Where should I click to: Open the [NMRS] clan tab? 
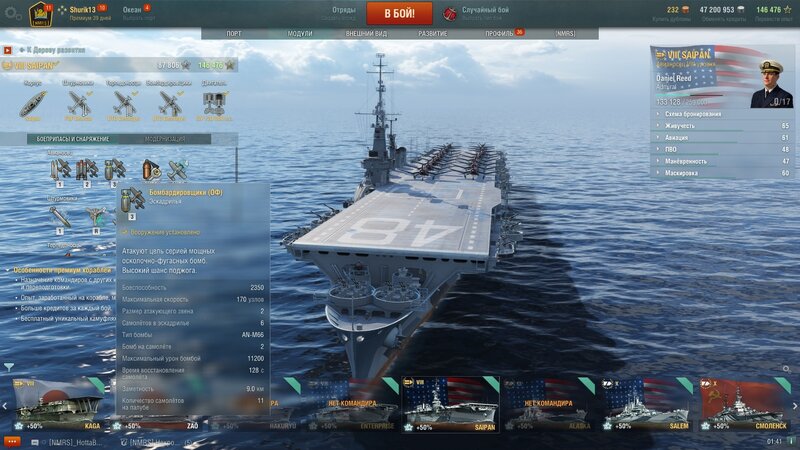pyautogui.click(x=565, y=33)
